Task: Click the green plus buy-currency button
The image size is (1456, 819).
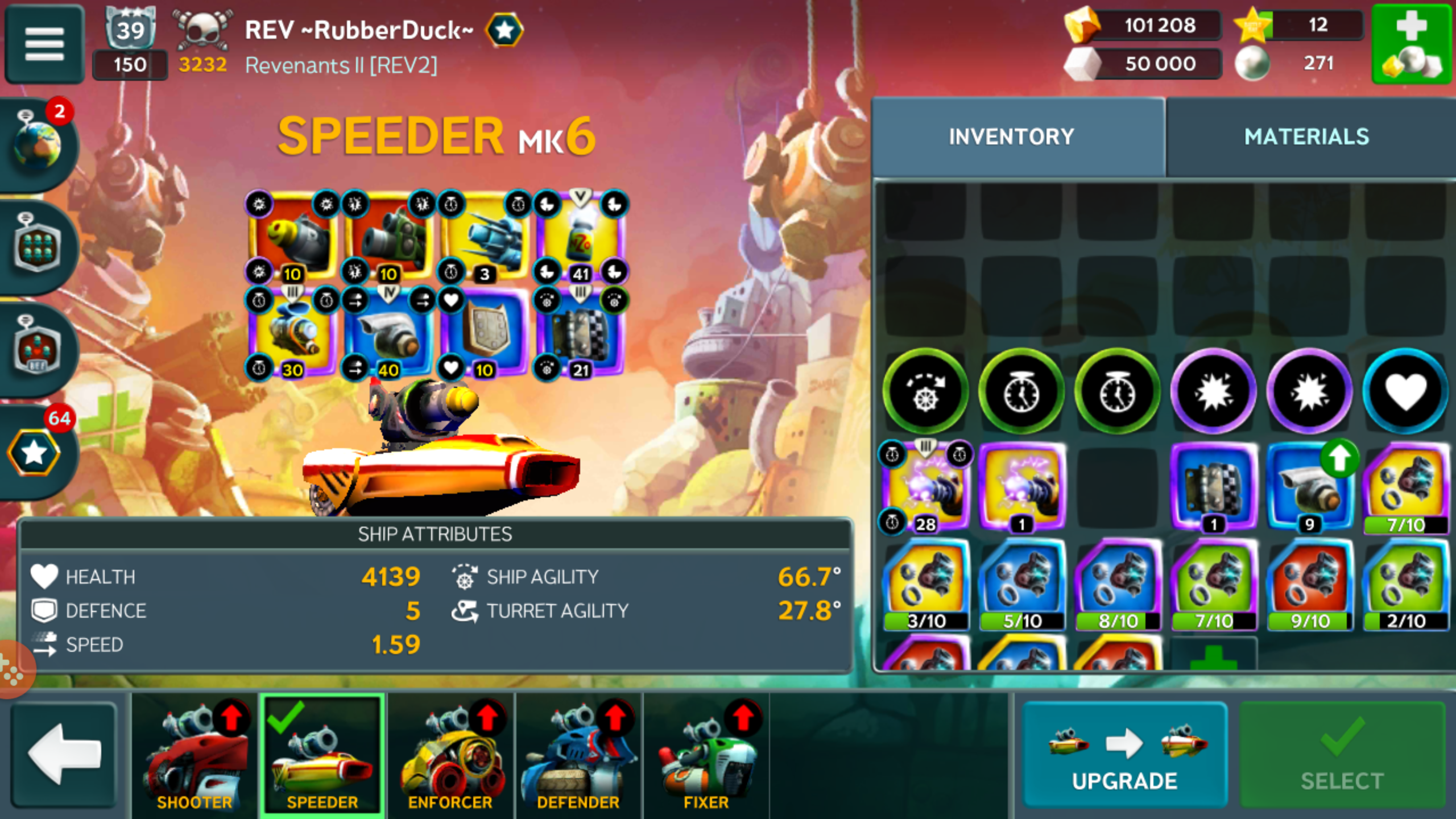Action: point(1411,44)
